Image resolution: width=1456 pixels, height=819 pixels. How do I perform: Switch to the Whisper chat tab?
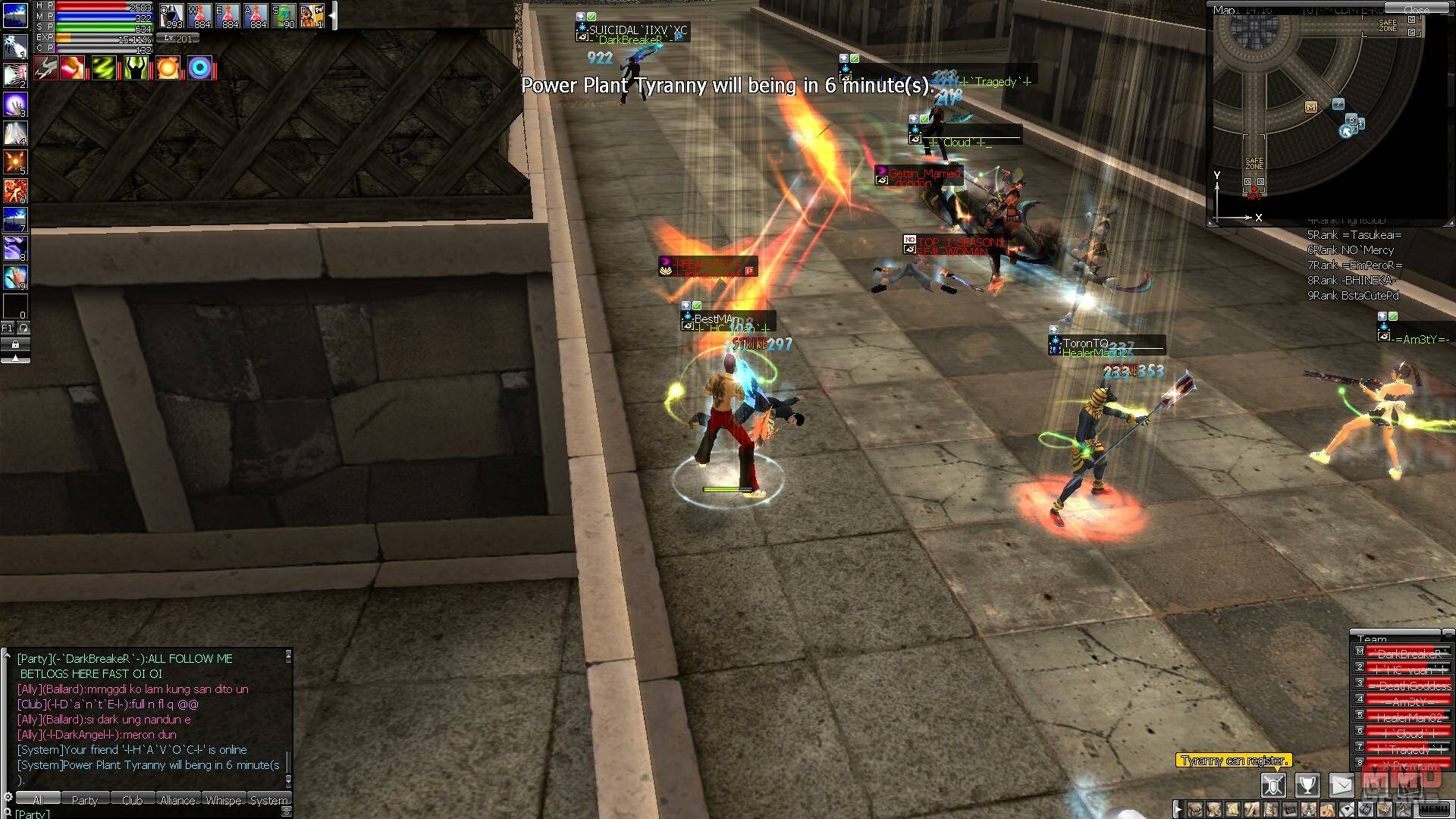(223, 800)
